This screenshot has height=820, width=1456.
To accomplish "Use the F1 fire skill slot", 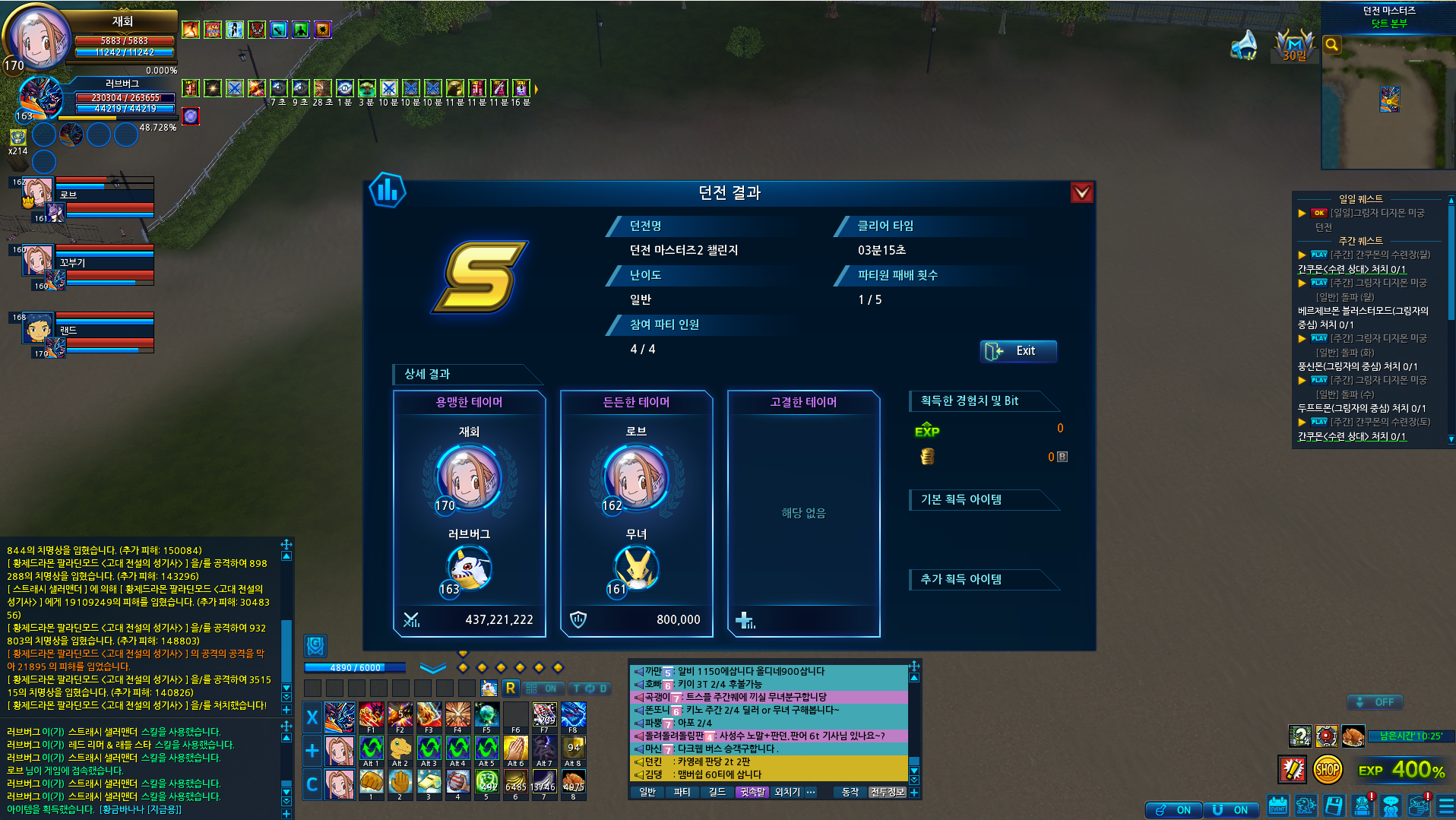I will click(x=371, y=716).
